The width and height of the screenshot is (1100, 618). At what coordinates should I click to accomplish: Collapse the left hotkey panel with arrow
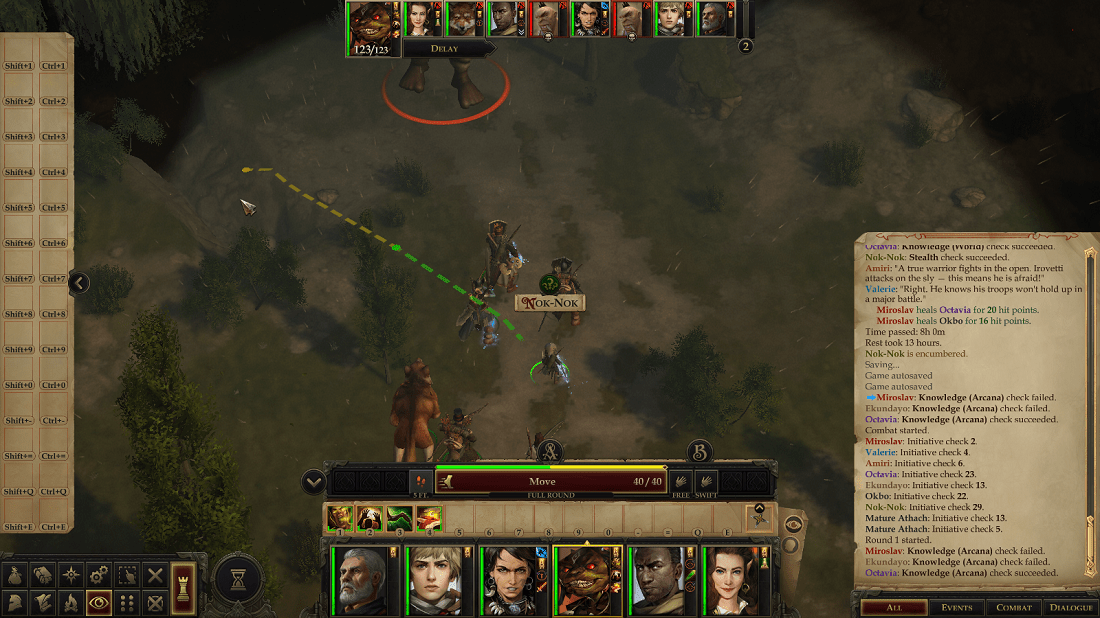click(x=78, y=284)
